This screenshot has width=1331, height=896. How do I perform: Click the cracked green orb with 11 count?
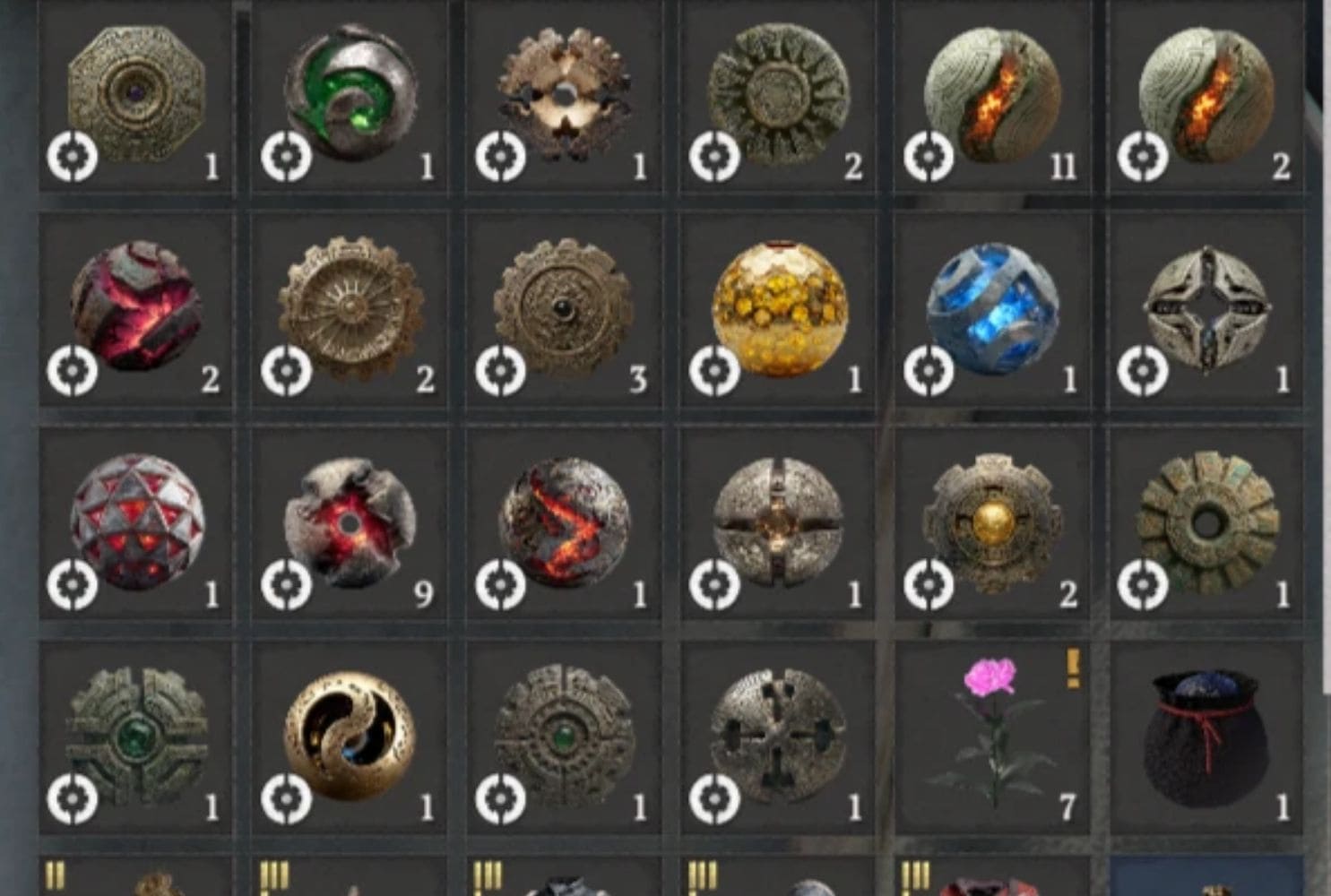pyautogui.click(x=993, y=94)
